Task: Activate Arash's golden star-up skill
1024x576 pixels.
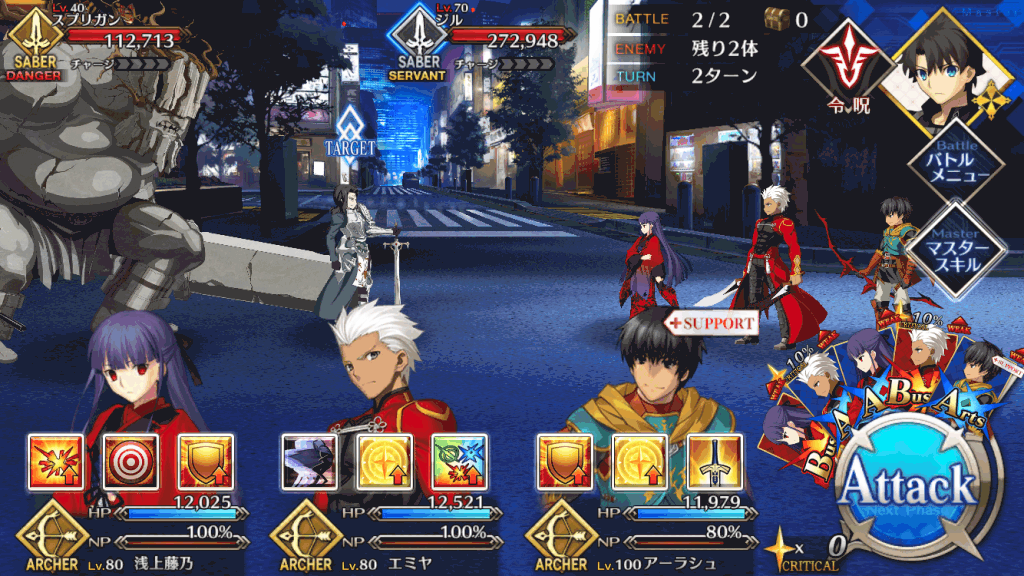Action: tap(638, 460)
